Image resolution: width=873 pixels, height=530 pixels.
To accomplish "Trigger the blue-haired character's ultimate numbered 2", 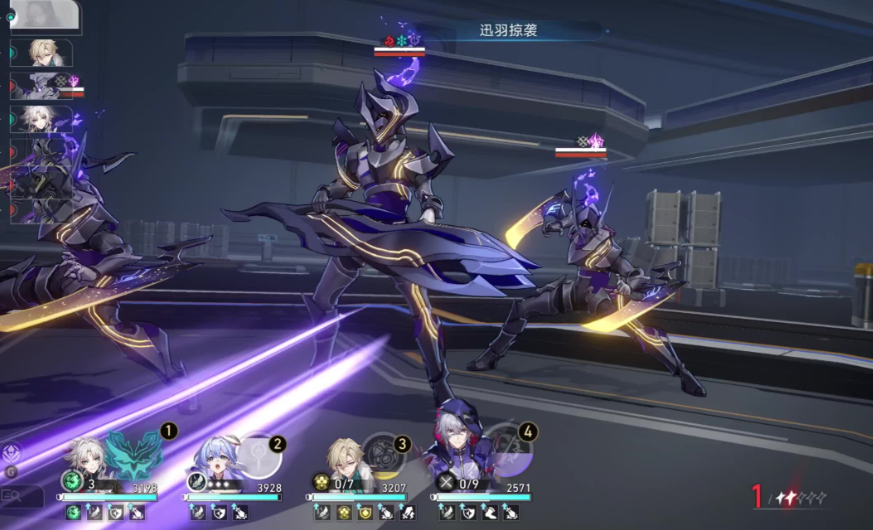I will (260, 458).
